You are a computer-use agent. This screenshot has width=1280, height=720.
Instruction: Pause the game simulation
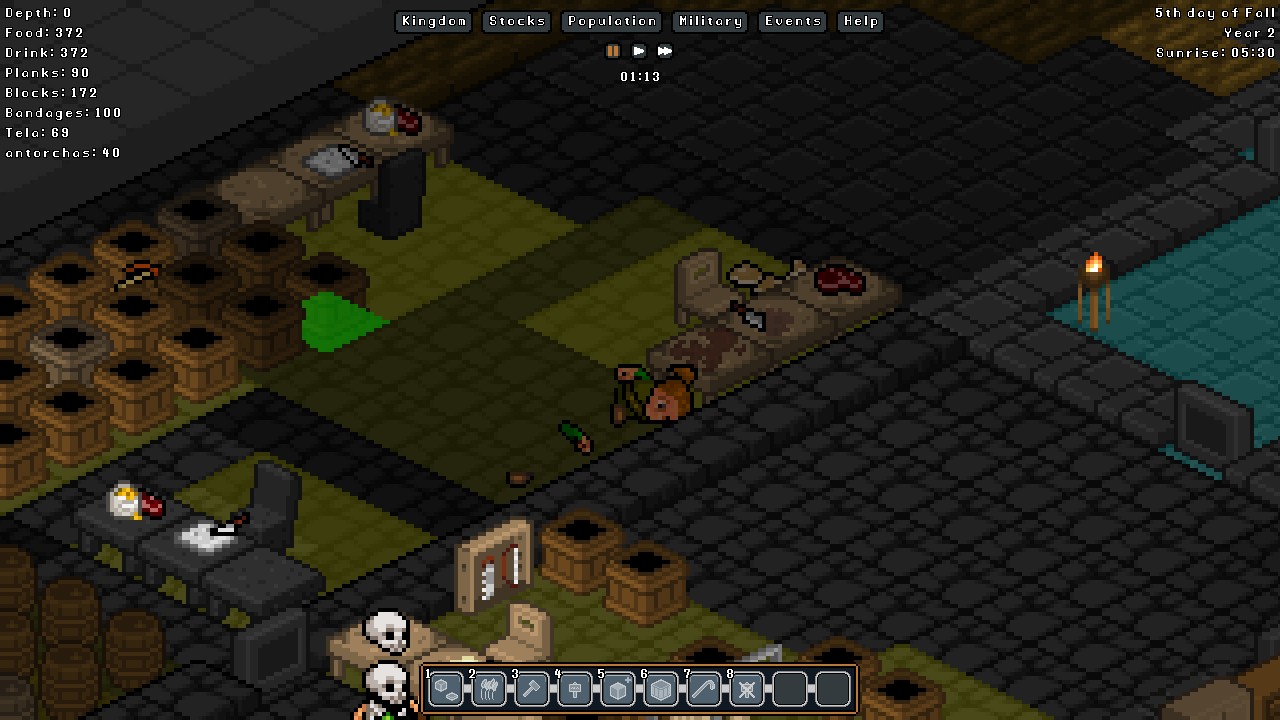click(612, 51)
